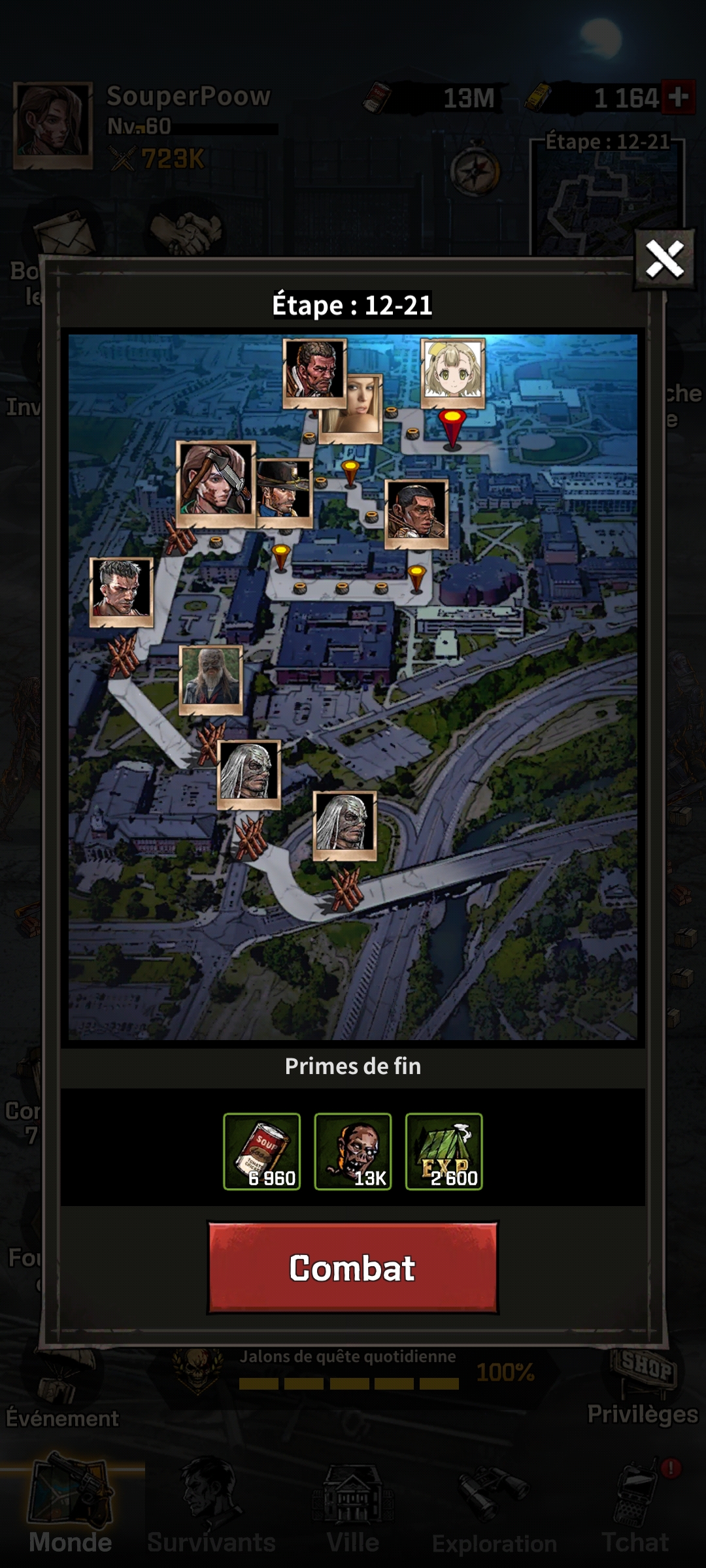706x1568 pixels.
Task: Inspect the EXP tent reward icon
Action: [x=444, y=1151]
